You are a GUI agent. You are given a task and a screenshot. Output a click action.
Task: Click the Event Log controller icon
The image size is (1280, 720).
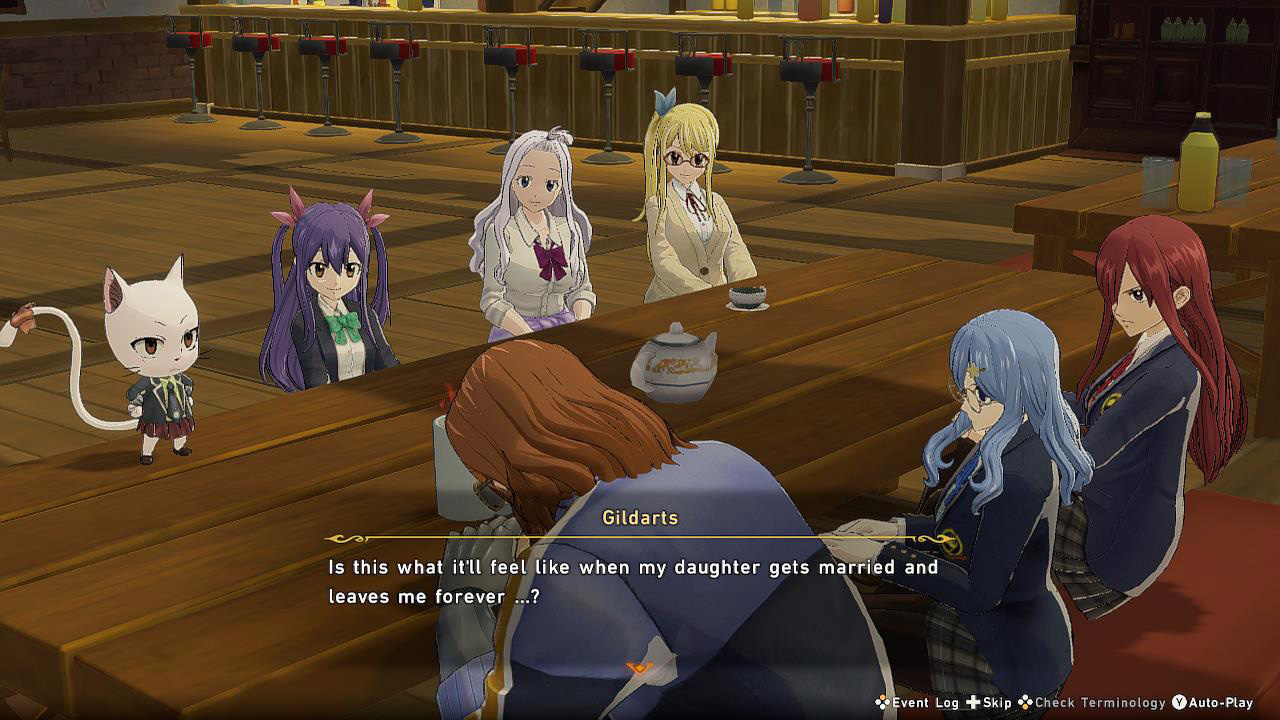(x=885, y=703)
